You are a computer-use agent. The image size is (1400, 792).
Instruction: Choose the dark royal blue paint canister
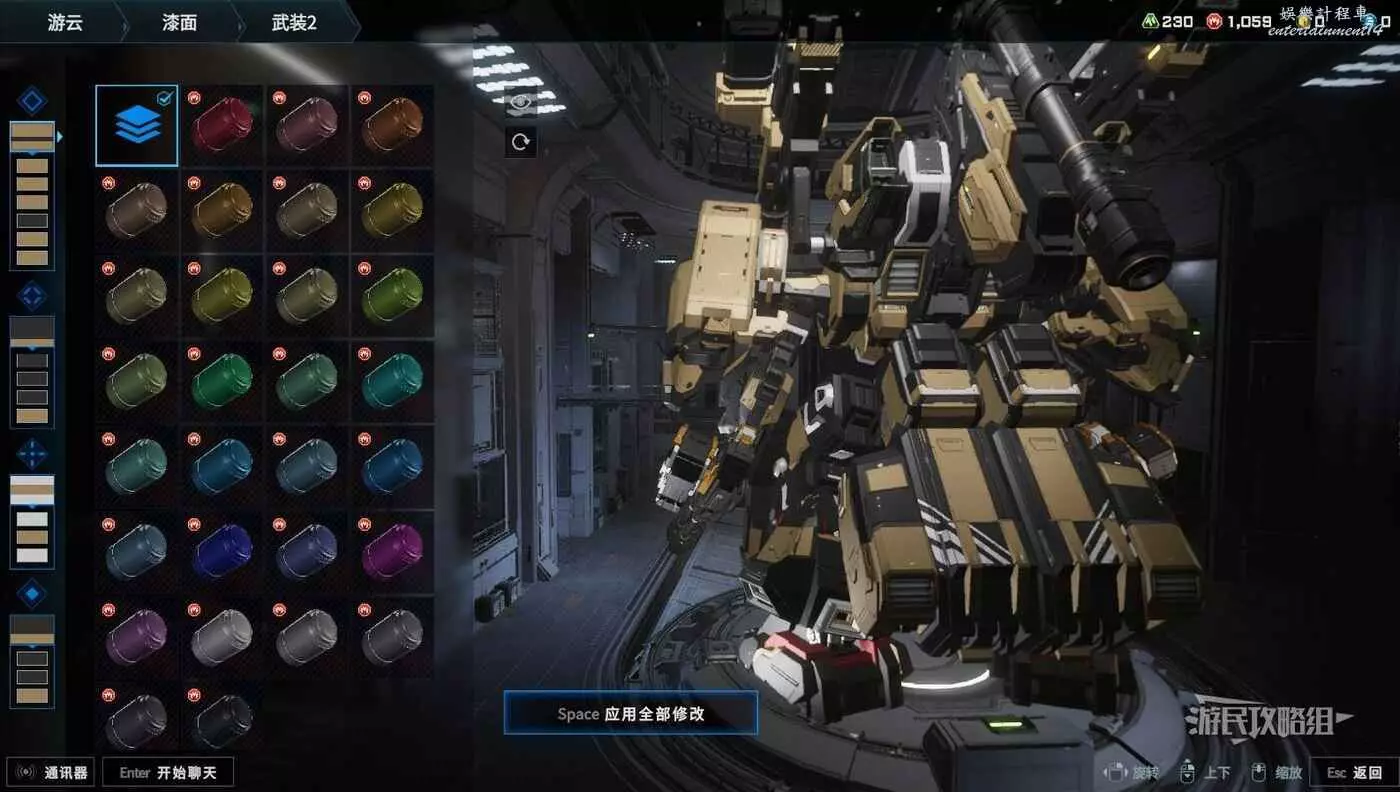222,552
